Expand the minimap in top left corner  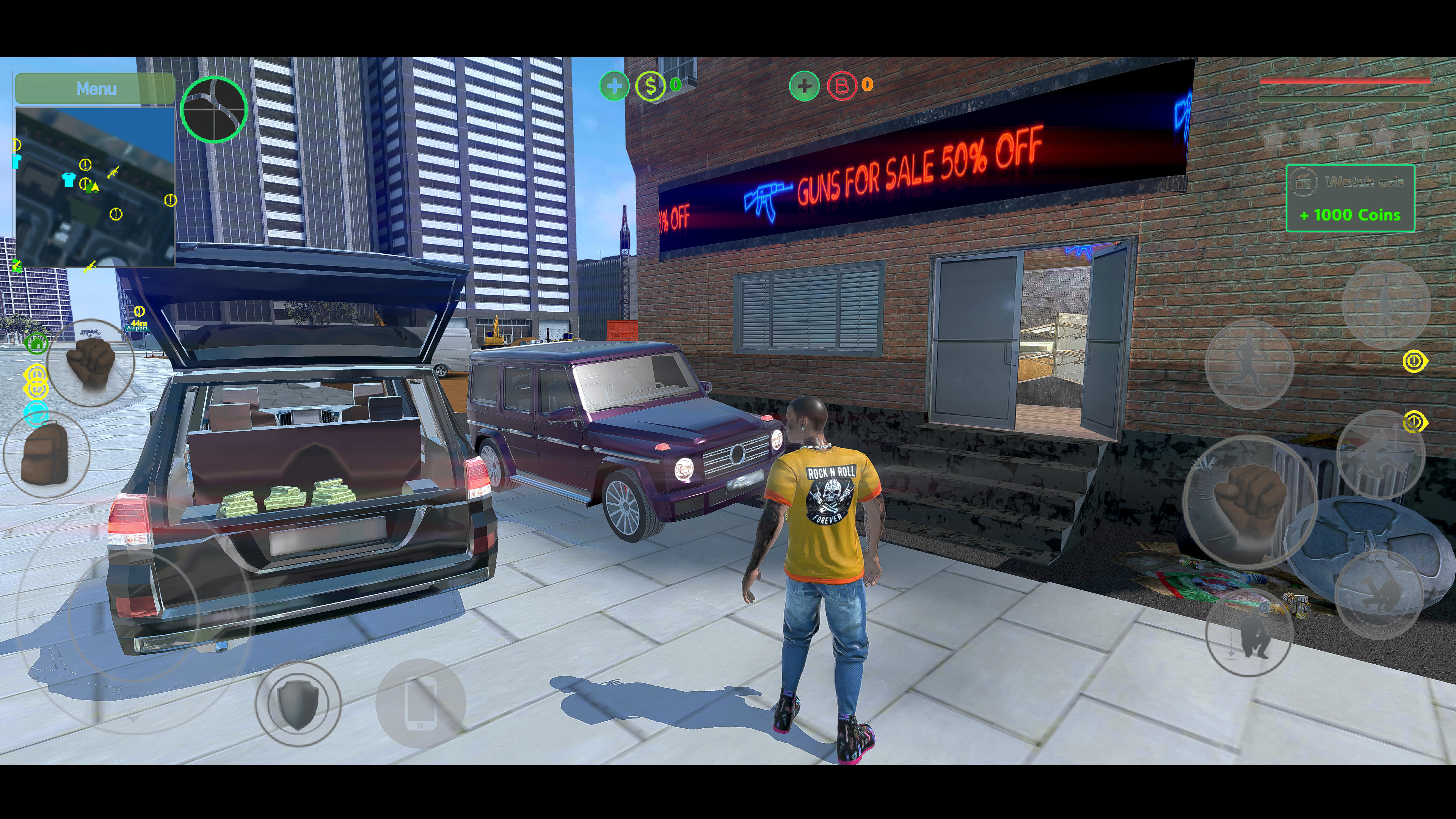(96, 187)
